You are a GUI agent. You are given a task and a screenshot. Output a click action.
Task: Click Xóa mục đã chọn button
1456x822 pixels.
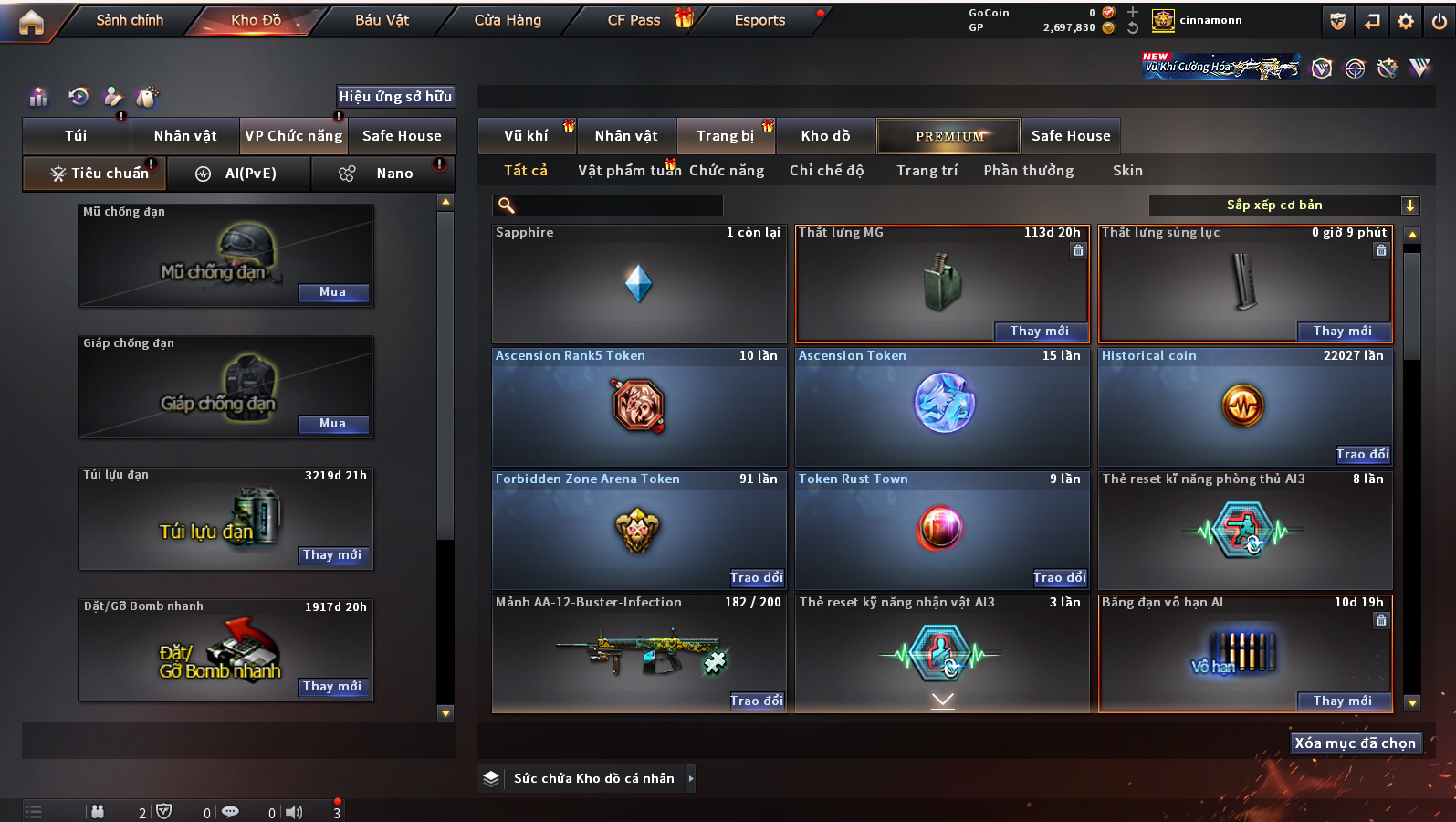pyautogui.click(x=1355, y=743)
